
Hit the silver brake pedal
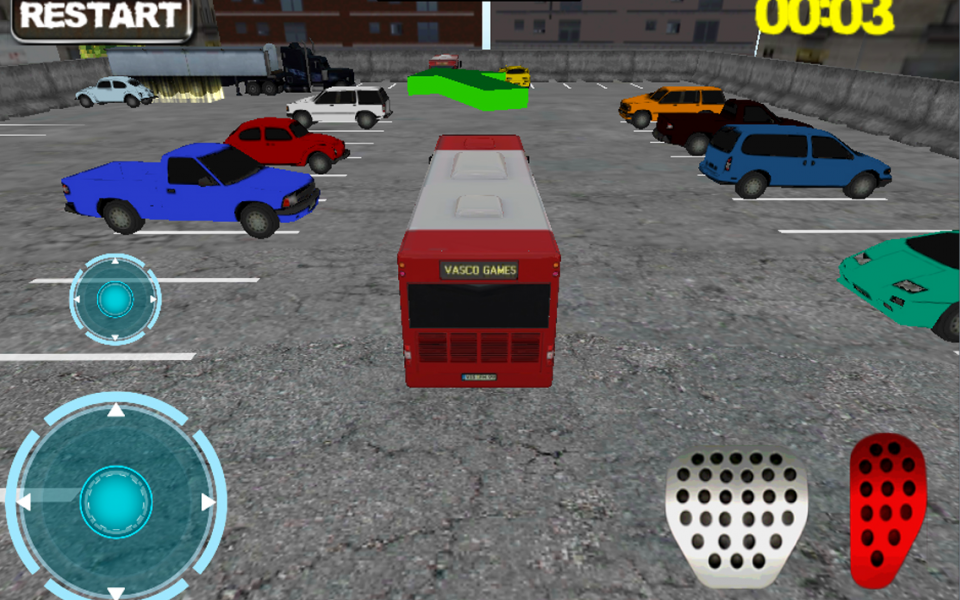click(x=736, y=516)
